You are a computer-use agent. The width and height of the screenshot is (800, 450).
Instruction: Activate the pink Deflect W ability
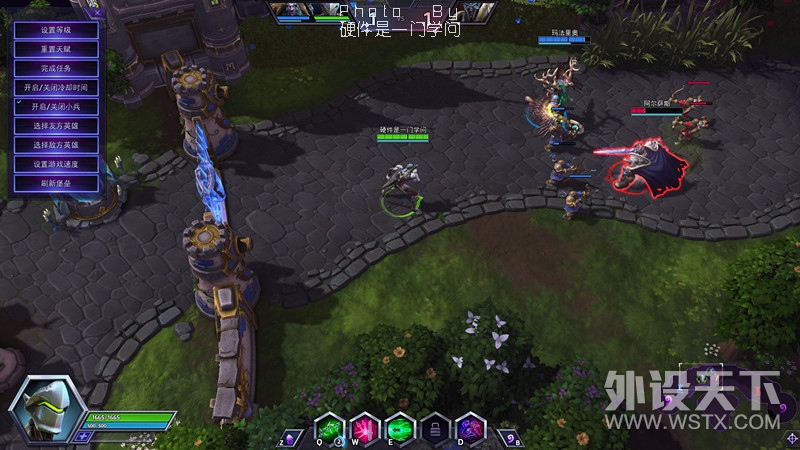(364, 427)
